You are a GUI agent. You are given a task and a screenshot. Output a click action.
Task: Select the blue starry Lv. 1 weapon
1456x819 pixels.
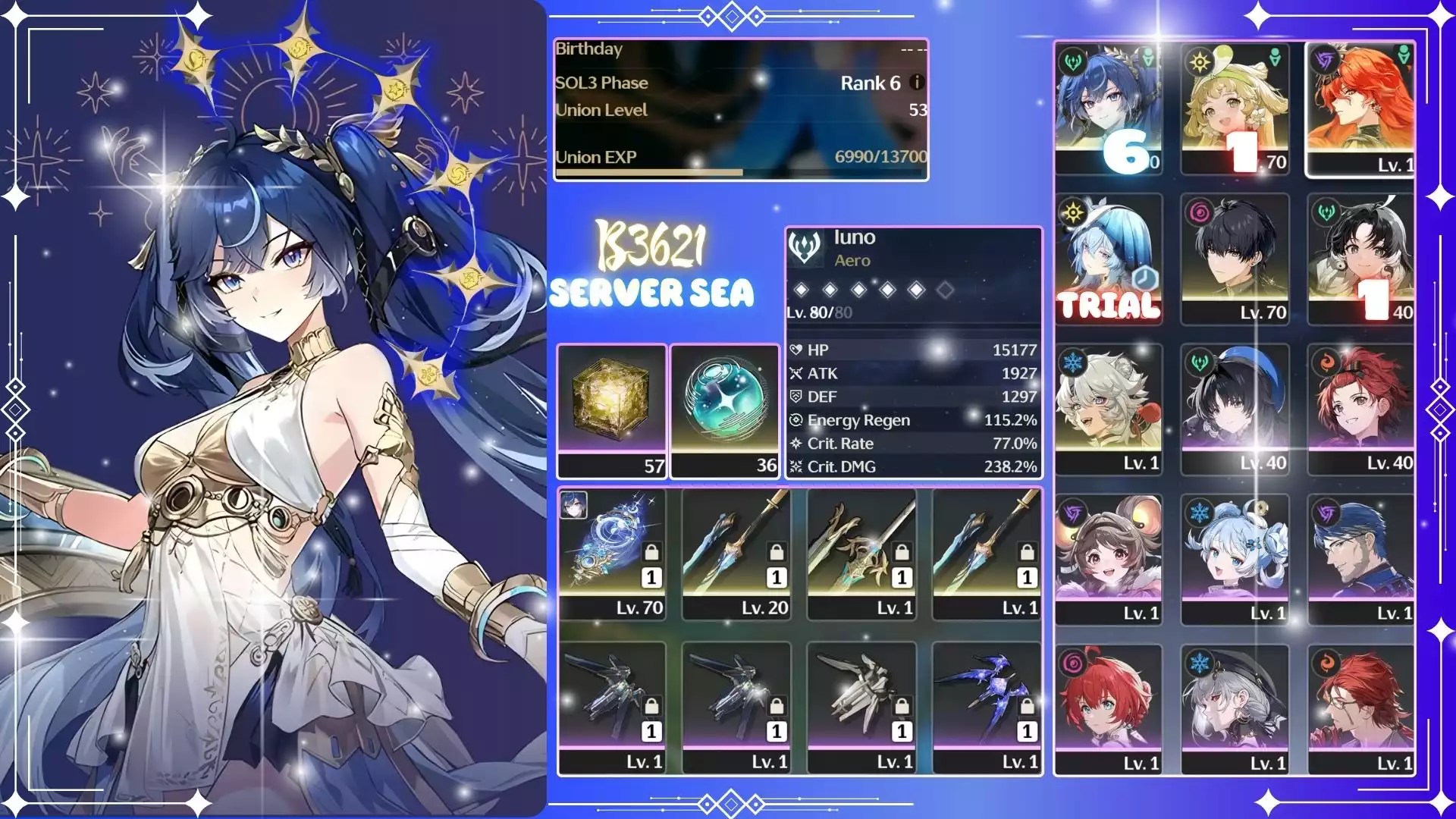987,707
